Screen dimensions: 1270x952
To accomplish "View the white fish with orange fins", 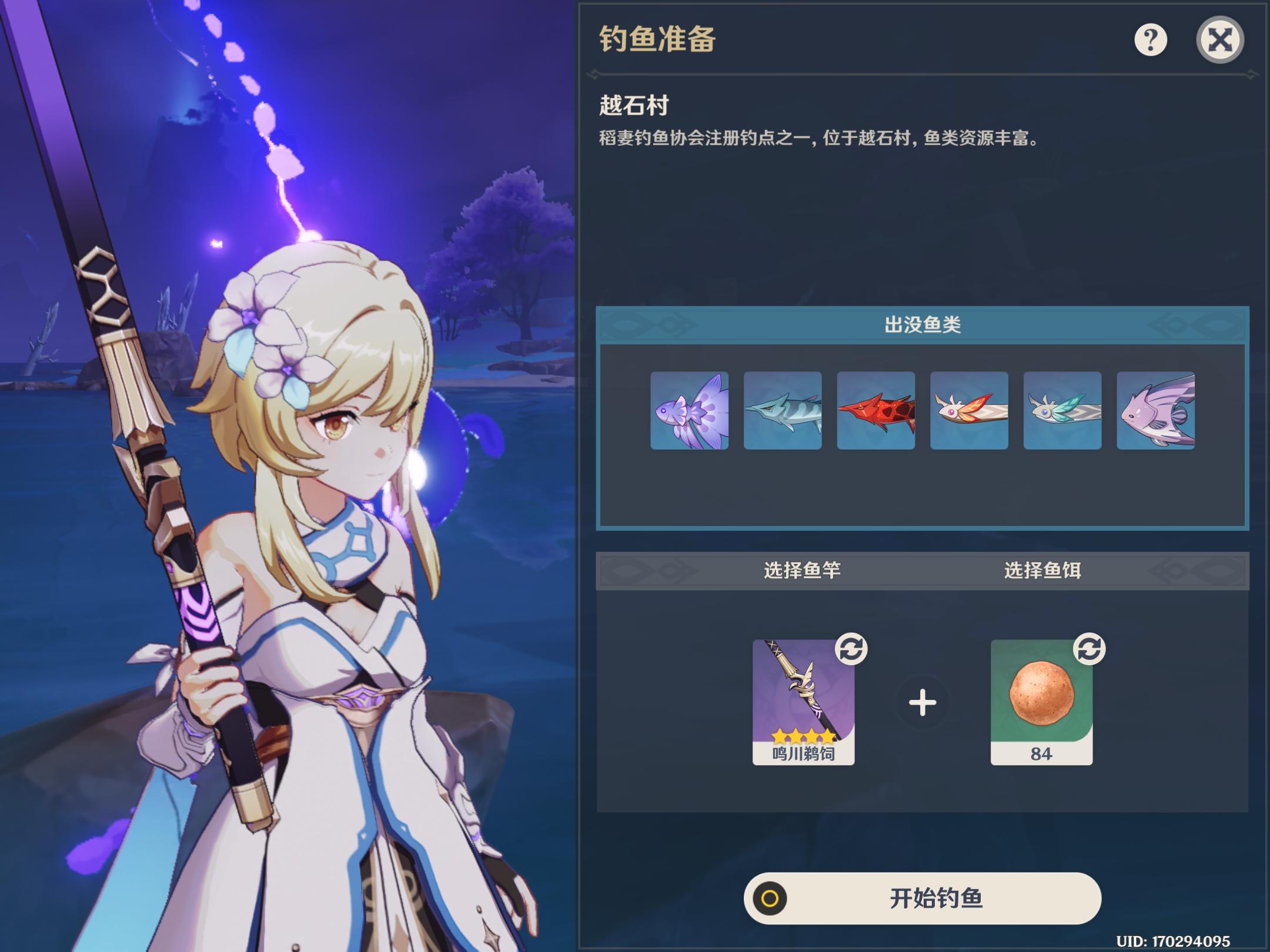I will tap(969, 410).
